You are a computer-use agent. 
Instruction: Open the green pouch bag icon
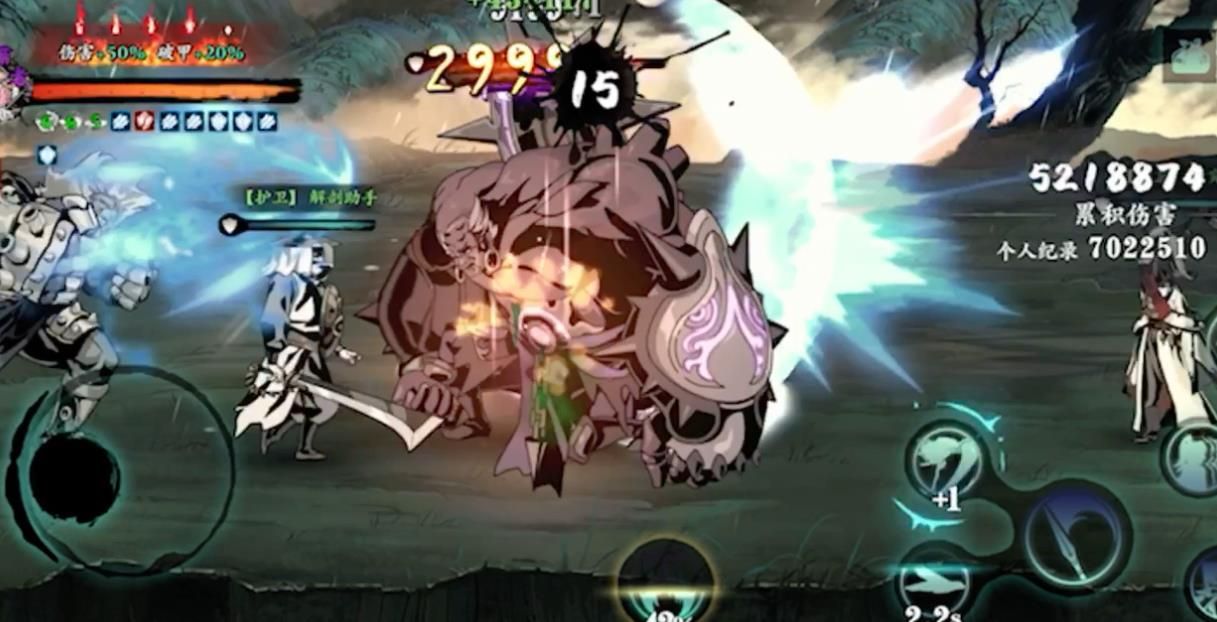click(1191, 54)
